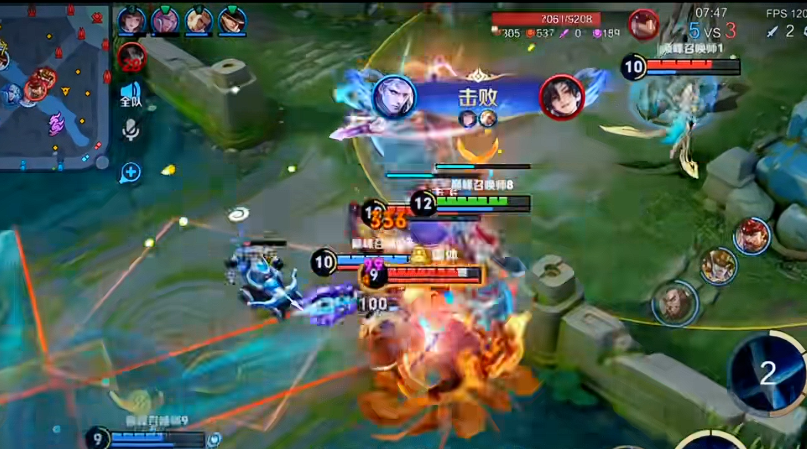Toggle the 全队 team speaker channel
The width and height of the screenshot is (807, 449).
tap(131, 96)
